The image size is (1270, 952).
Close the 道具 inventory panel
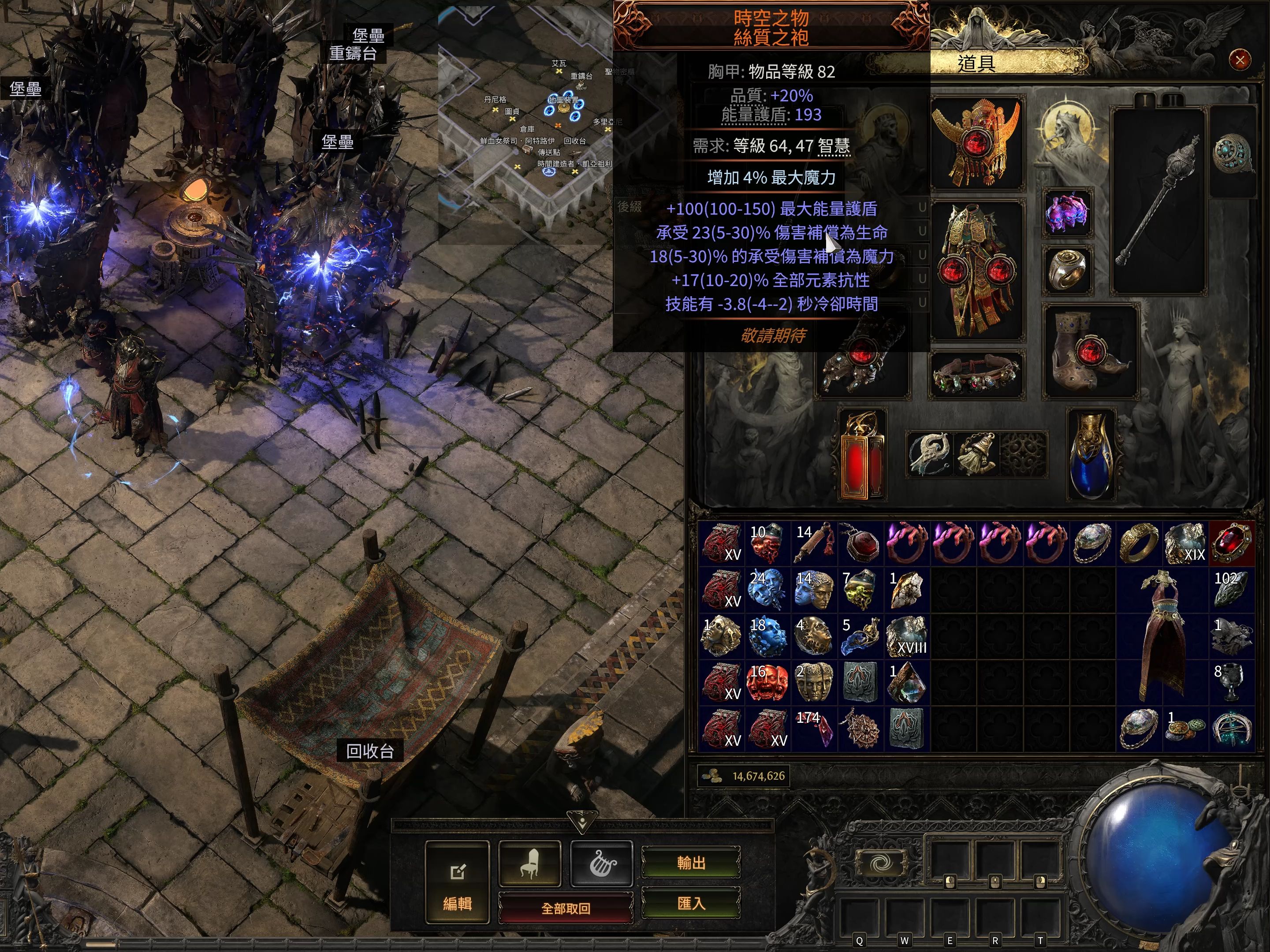click(1240, 59)
